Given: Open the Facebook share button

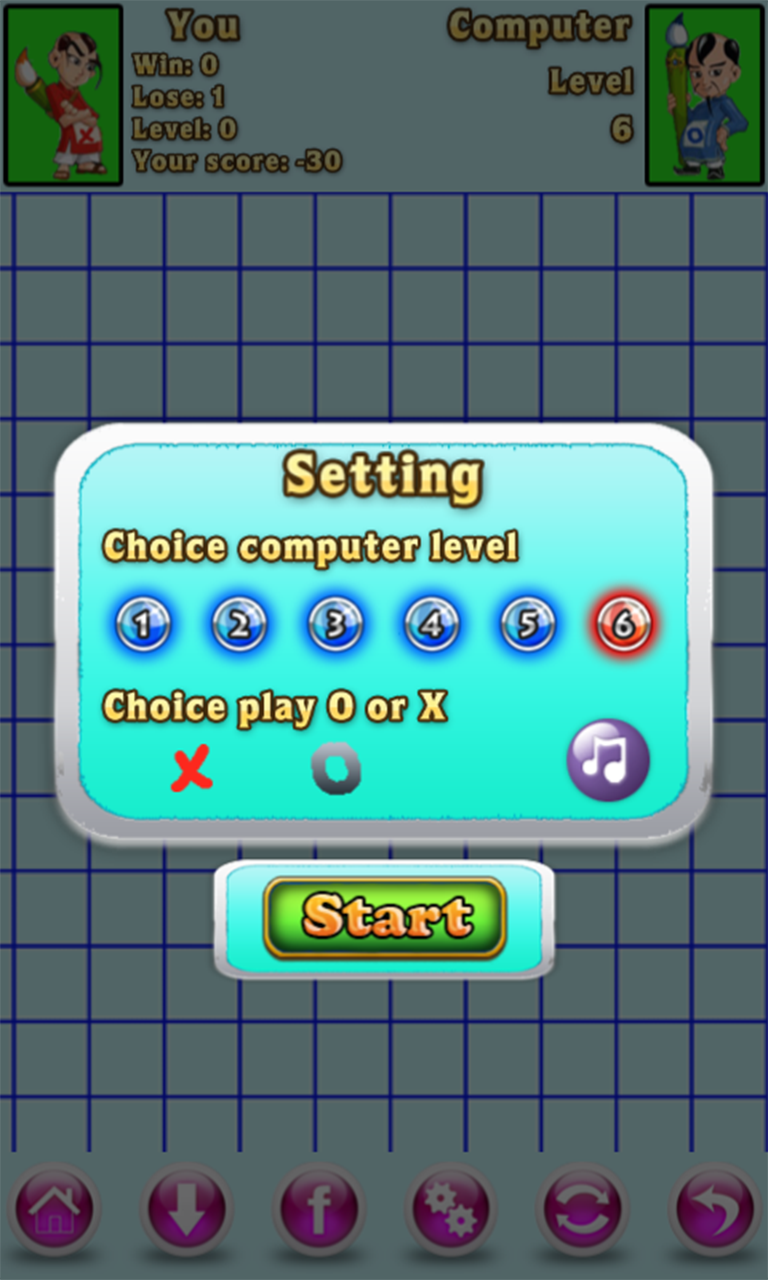Looking at the screenshot, I should pos(318,1210).
